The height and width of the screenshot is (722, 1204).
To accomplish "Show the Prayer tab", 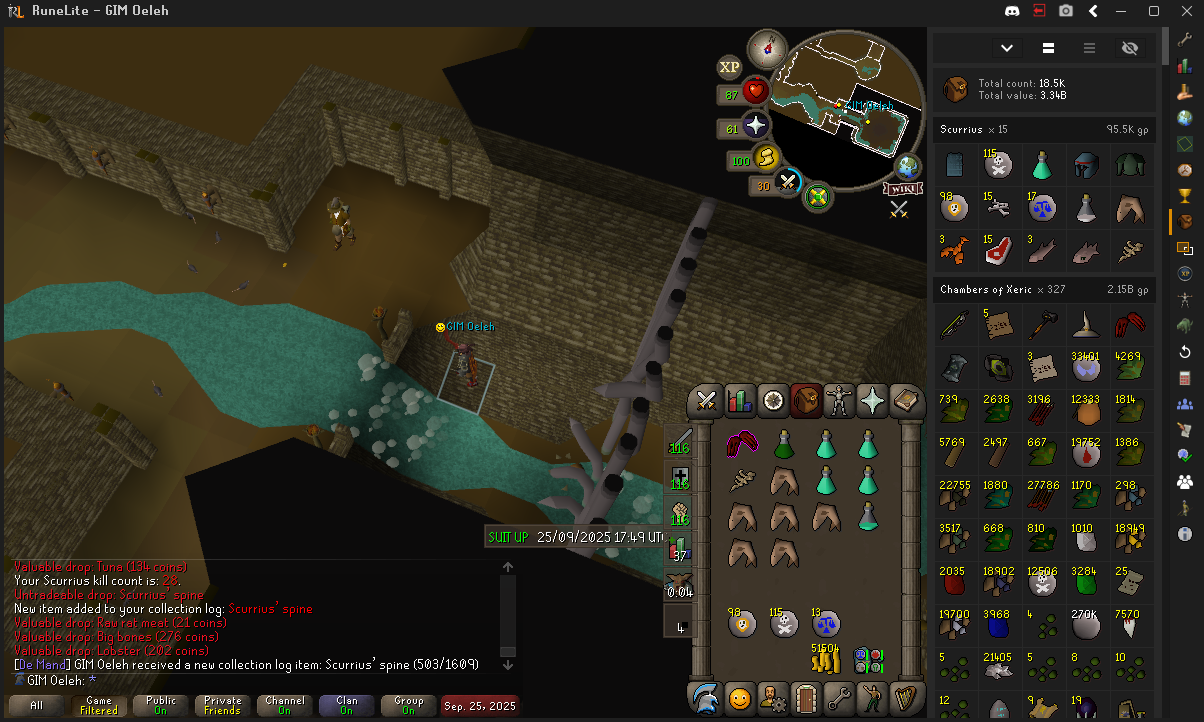I will click(873, 401).
